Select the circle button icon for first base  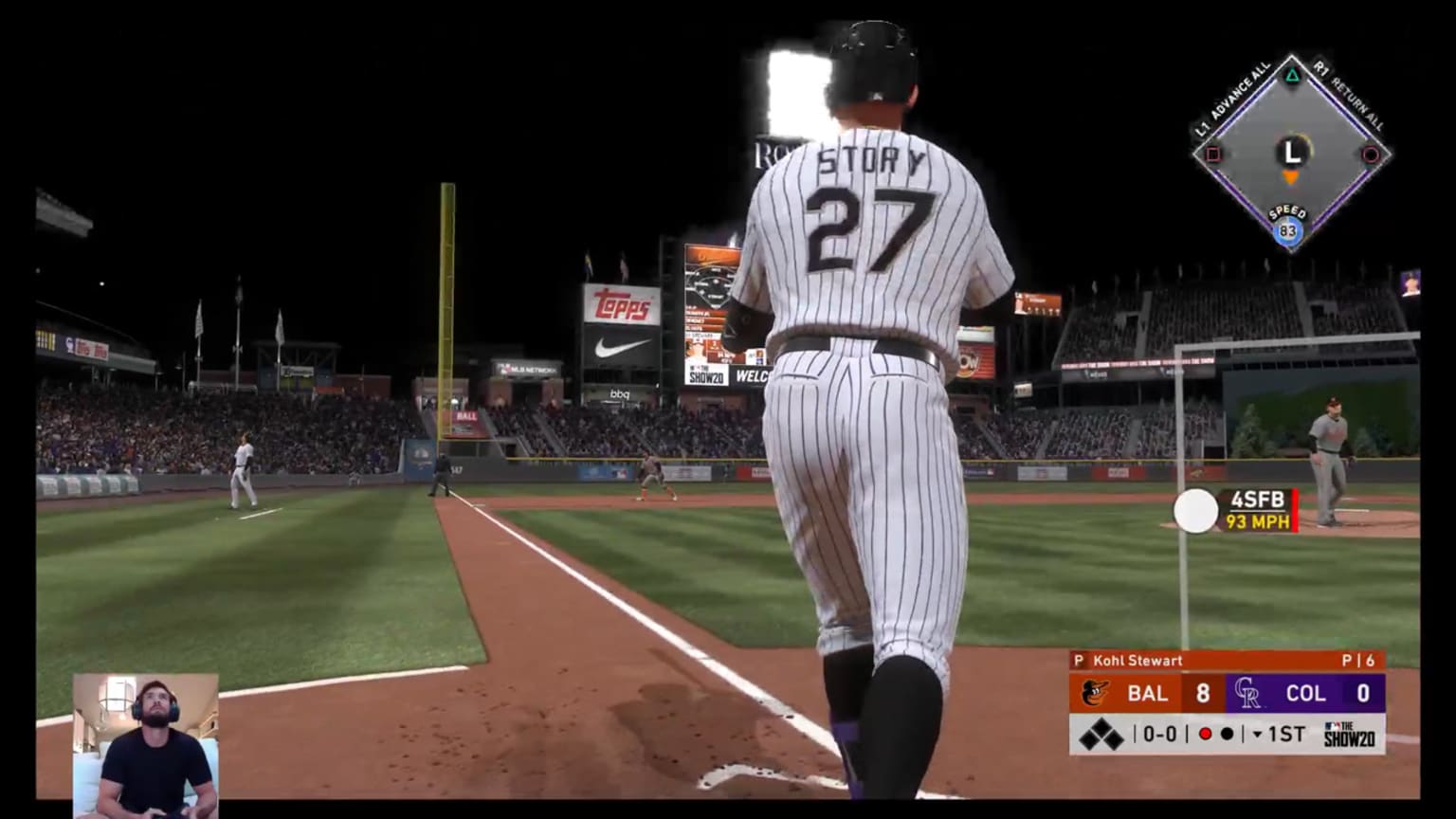pos(1371,154)
